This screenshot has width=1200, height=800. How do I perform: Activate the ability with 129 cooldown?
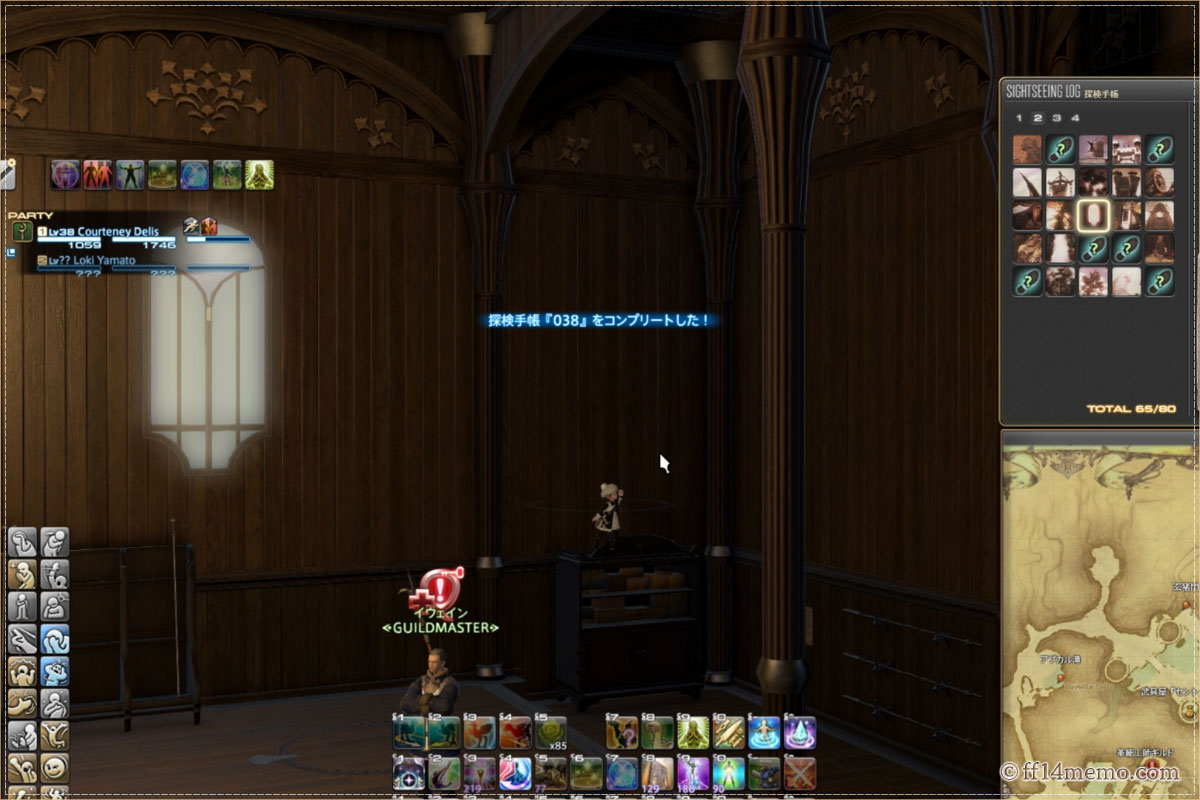click(656, 773)
